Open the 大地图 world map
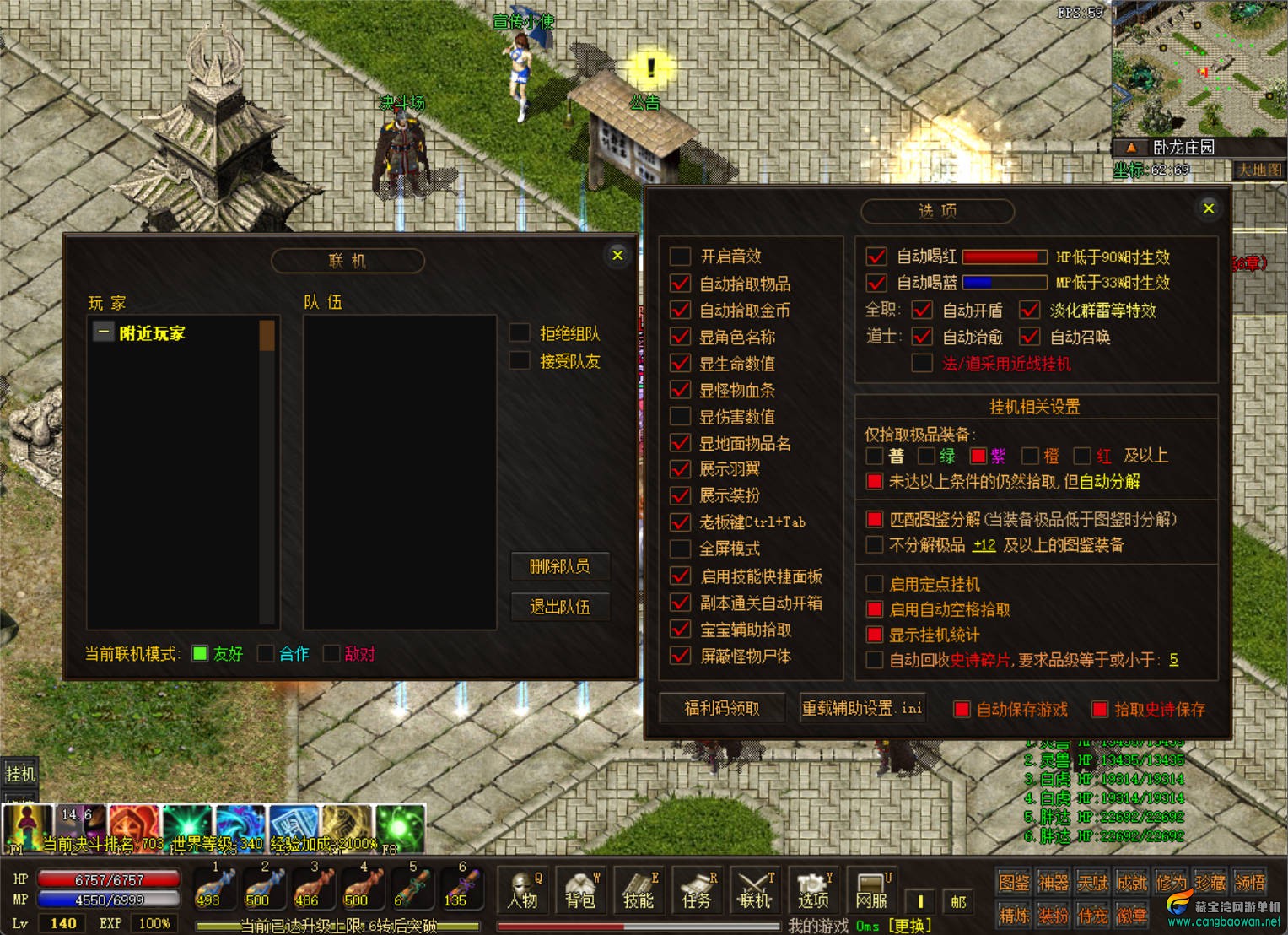 tap(1258, 170)
